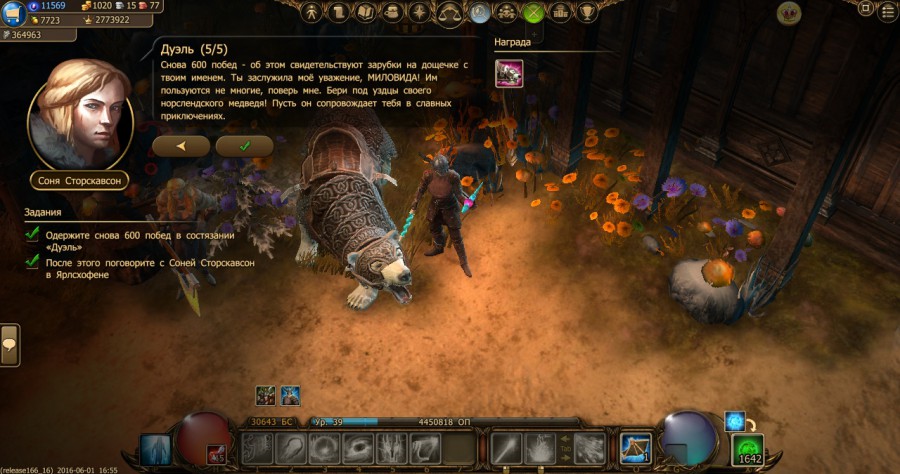900x474 pixels.
Task: Select the quest reward item icon
Action: 509,73
